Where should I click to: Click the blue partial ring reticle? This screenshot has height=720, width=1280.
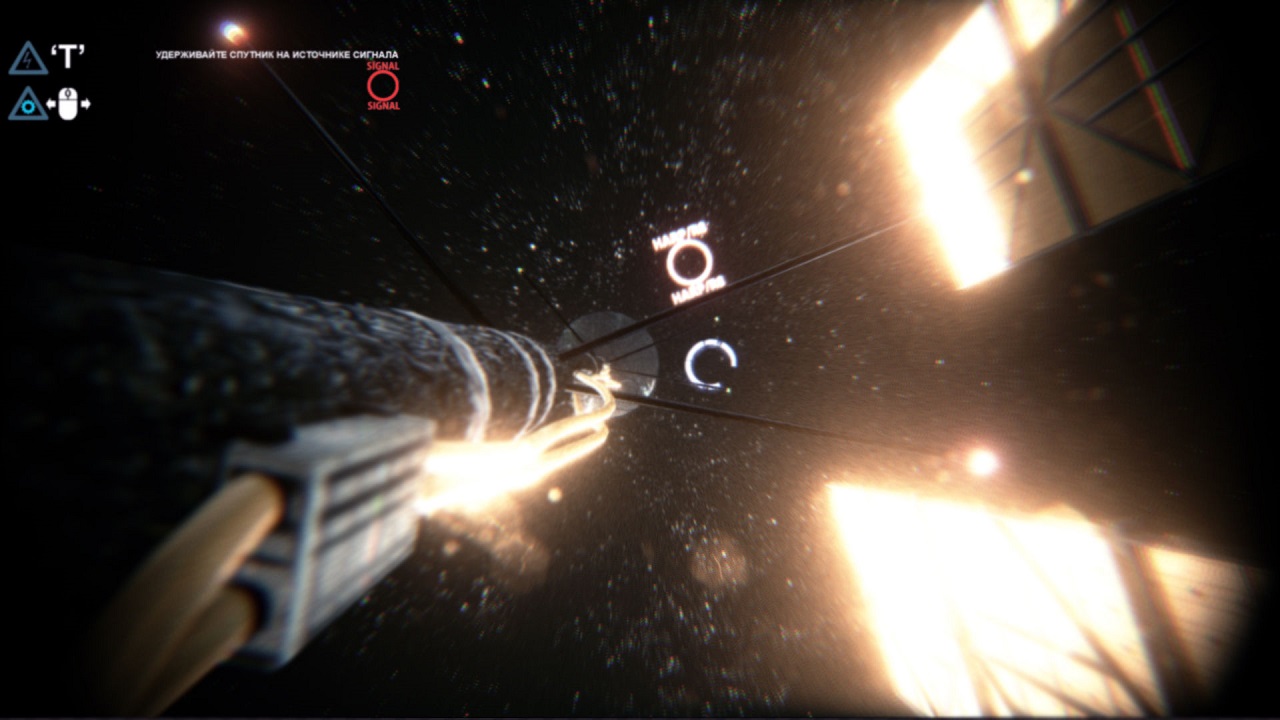coord(710,366)
